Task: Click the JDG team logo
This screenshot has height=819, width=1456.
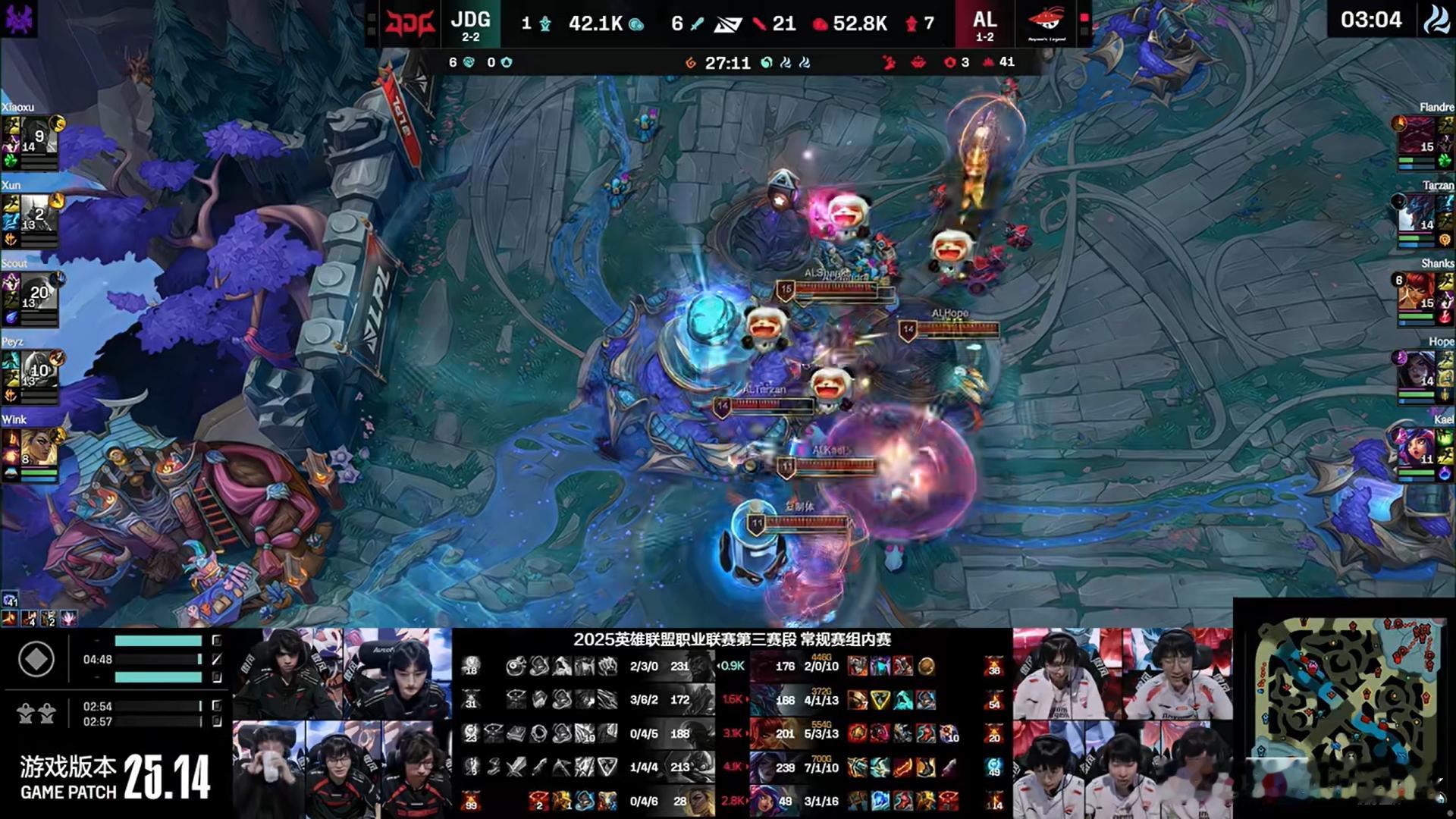Action: (x=409, y=24)
